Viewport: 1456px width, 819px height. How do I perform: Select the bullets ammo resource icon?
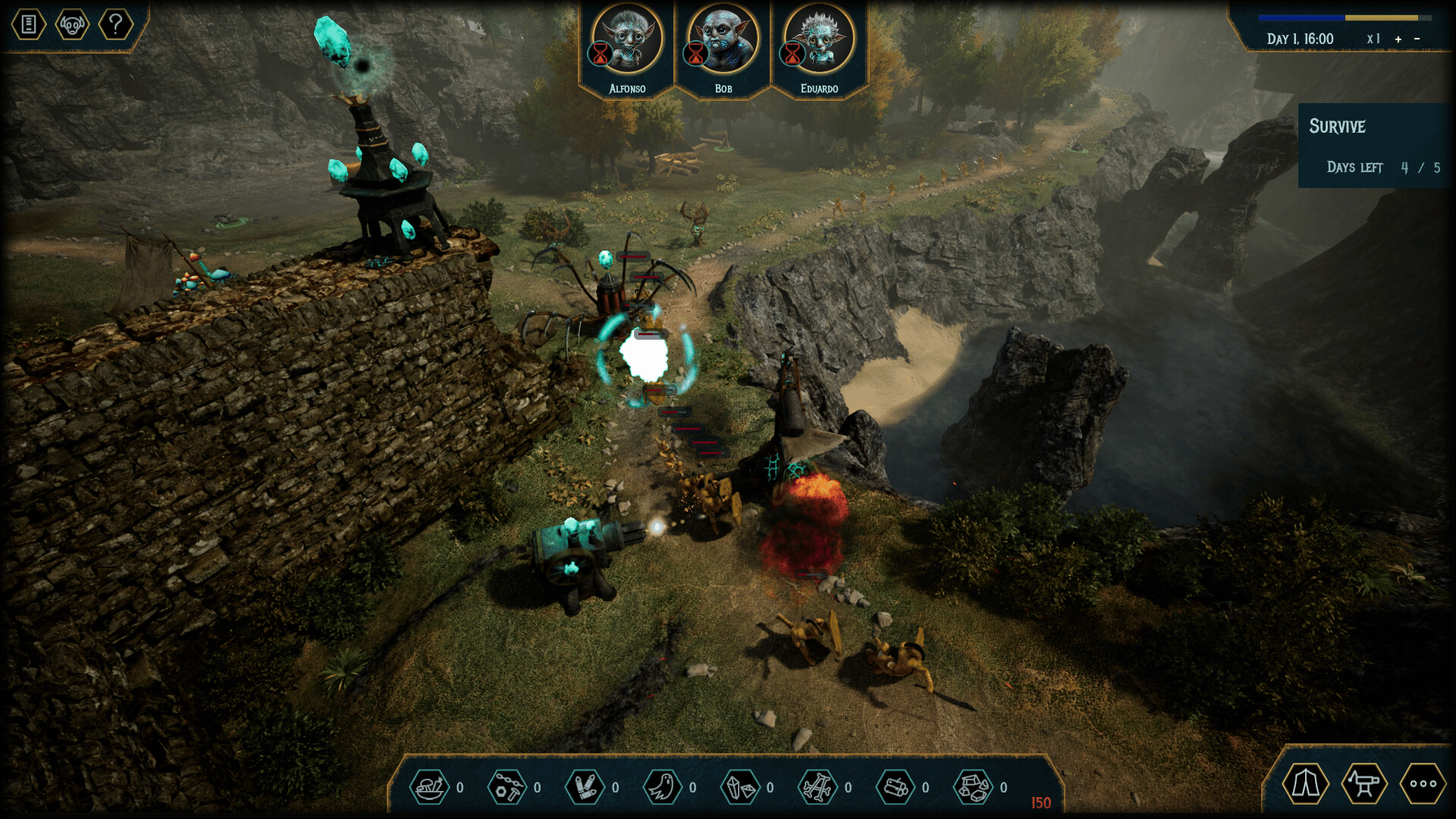pyautogui.click(x=585, y=787)
